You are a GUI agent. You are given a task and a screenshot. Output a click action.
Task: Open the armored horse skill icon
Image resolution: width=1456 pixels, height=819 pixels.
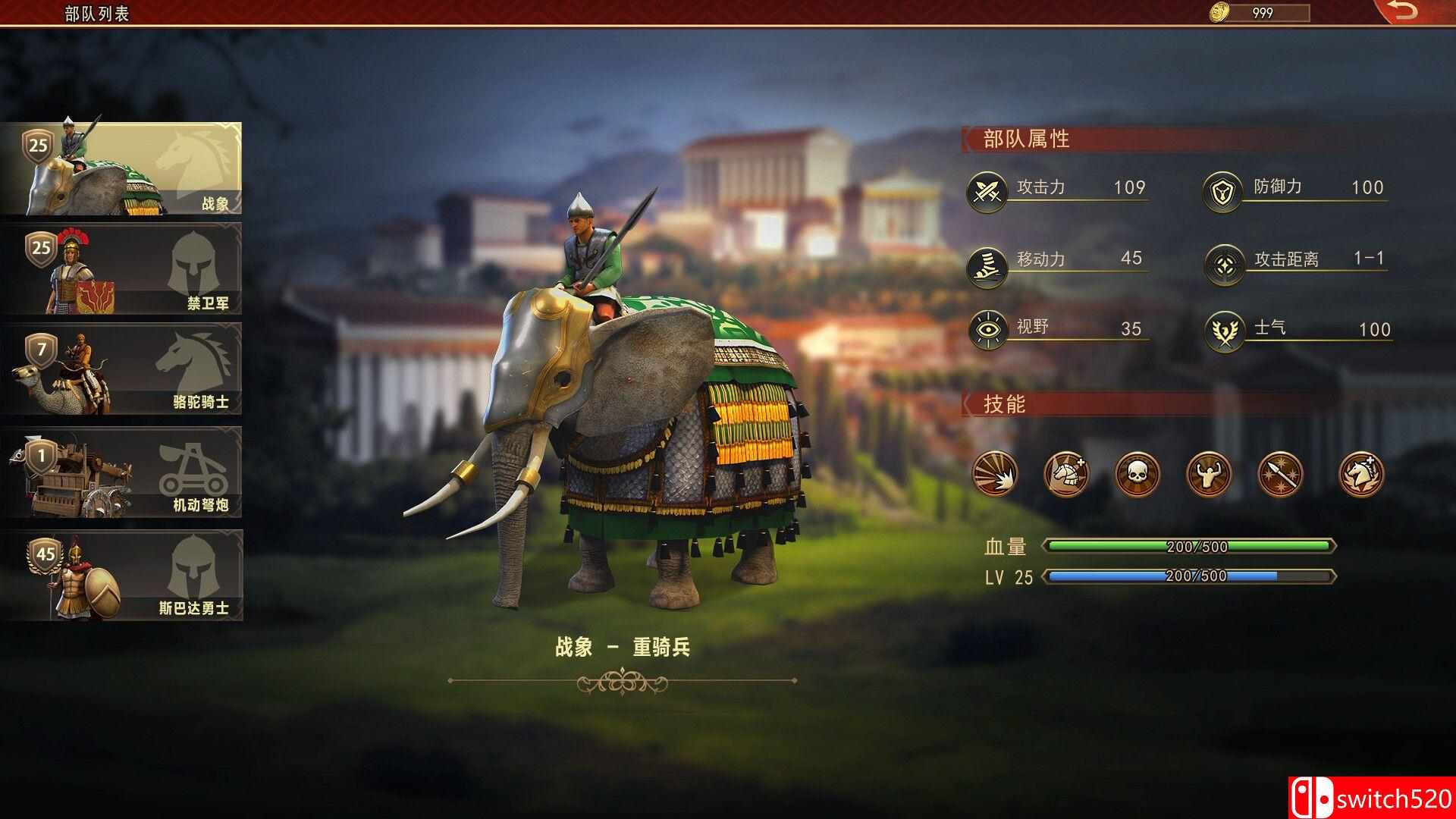click(1065, 474)
